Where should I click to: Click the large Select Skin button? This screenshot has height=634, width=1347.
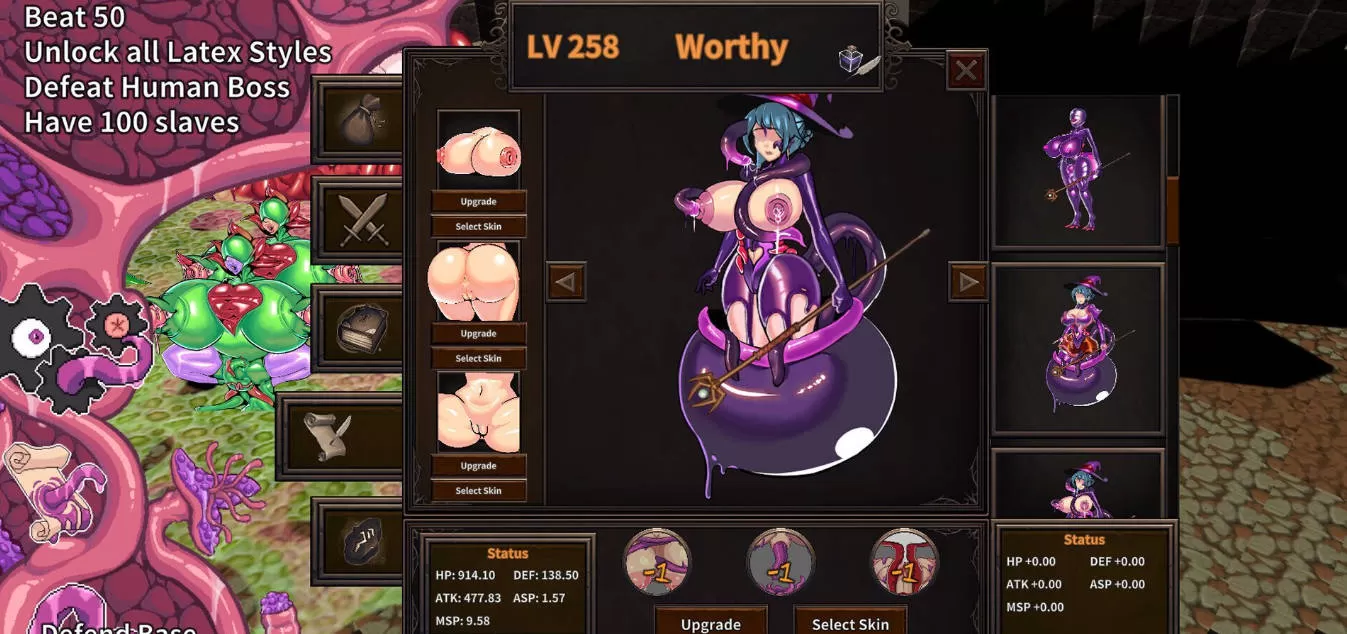pyautogui.click(x=850, y=623)
